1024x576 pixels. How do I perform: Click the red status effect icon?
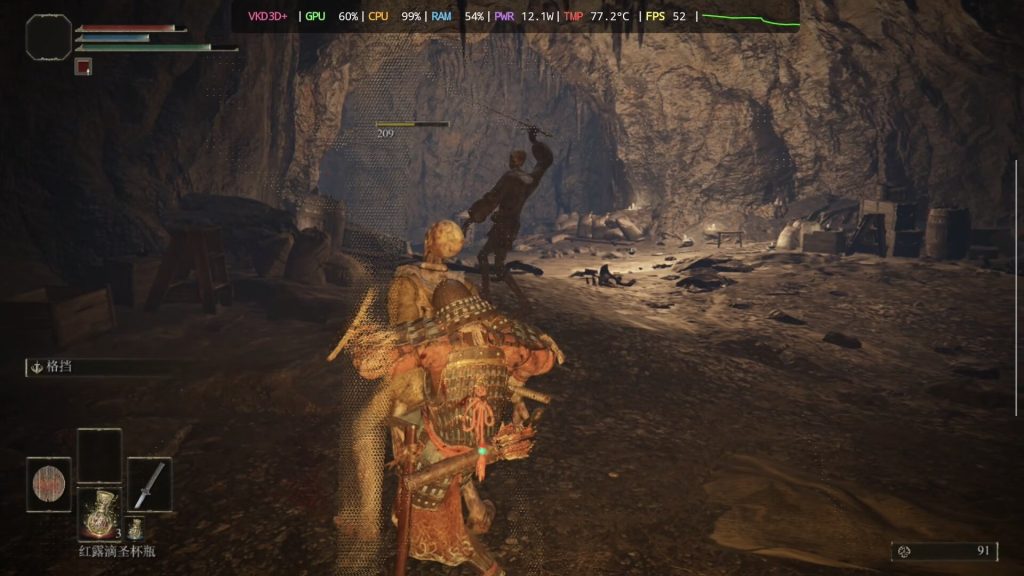pos(83,67)
